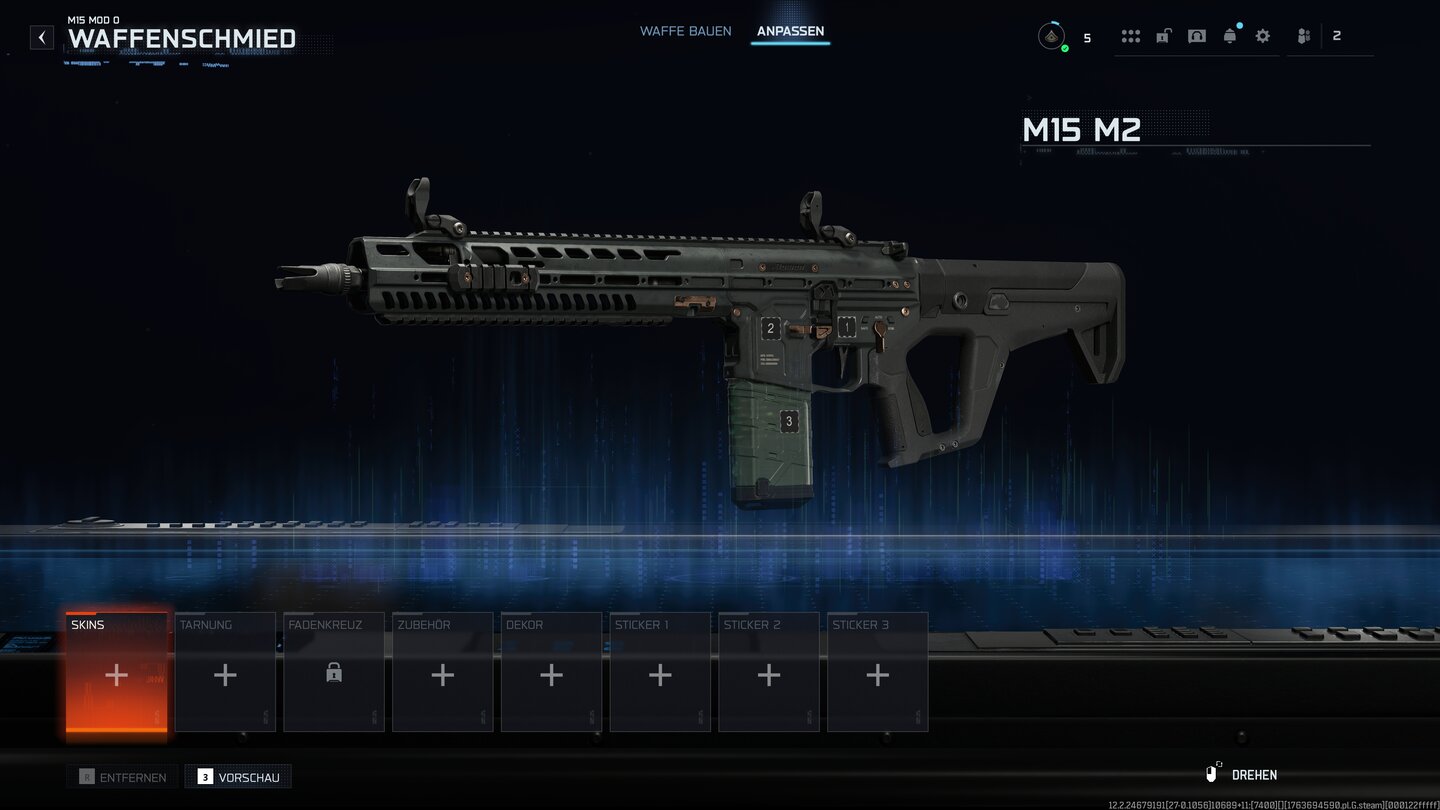The width and height of the screenshot is (1440, 810).
Task: Click the Entfernen remove button
Action: 122,776
